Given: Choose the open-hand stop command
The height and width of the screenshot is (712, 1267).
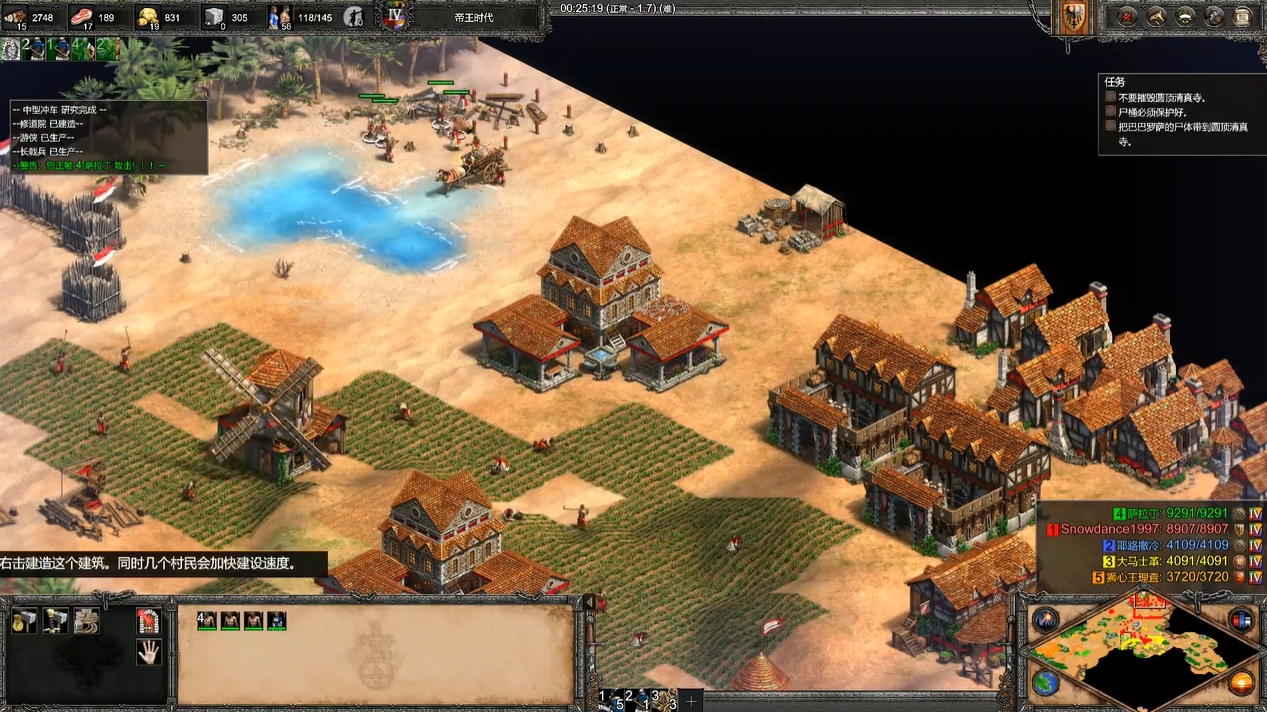Looking at the screenshot, I should pyautogui.click(x=149, y=653).
